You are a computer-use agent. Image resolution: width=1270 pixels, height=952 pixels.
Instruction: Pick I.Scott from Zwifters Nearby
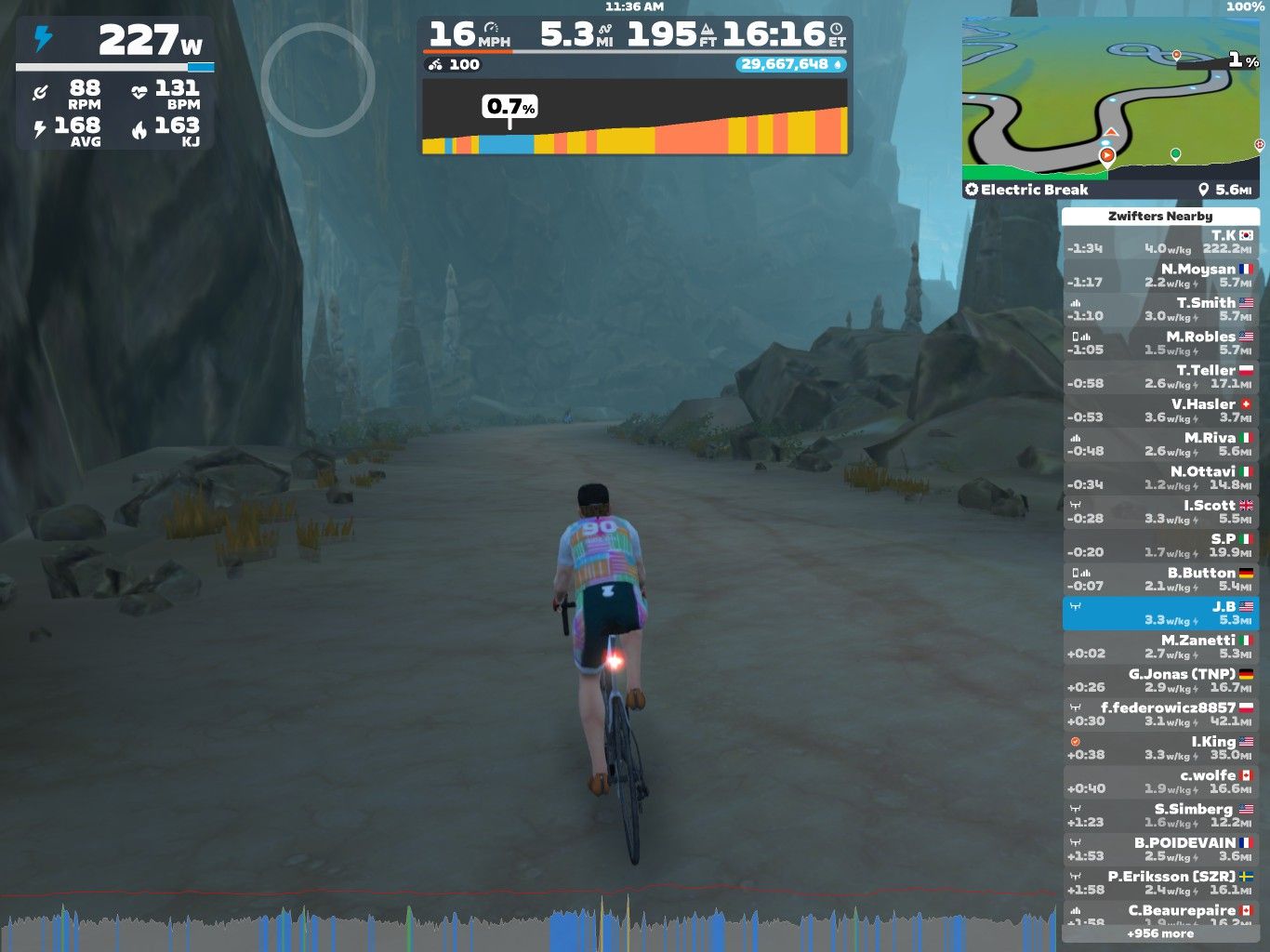tap(1160, 511)
